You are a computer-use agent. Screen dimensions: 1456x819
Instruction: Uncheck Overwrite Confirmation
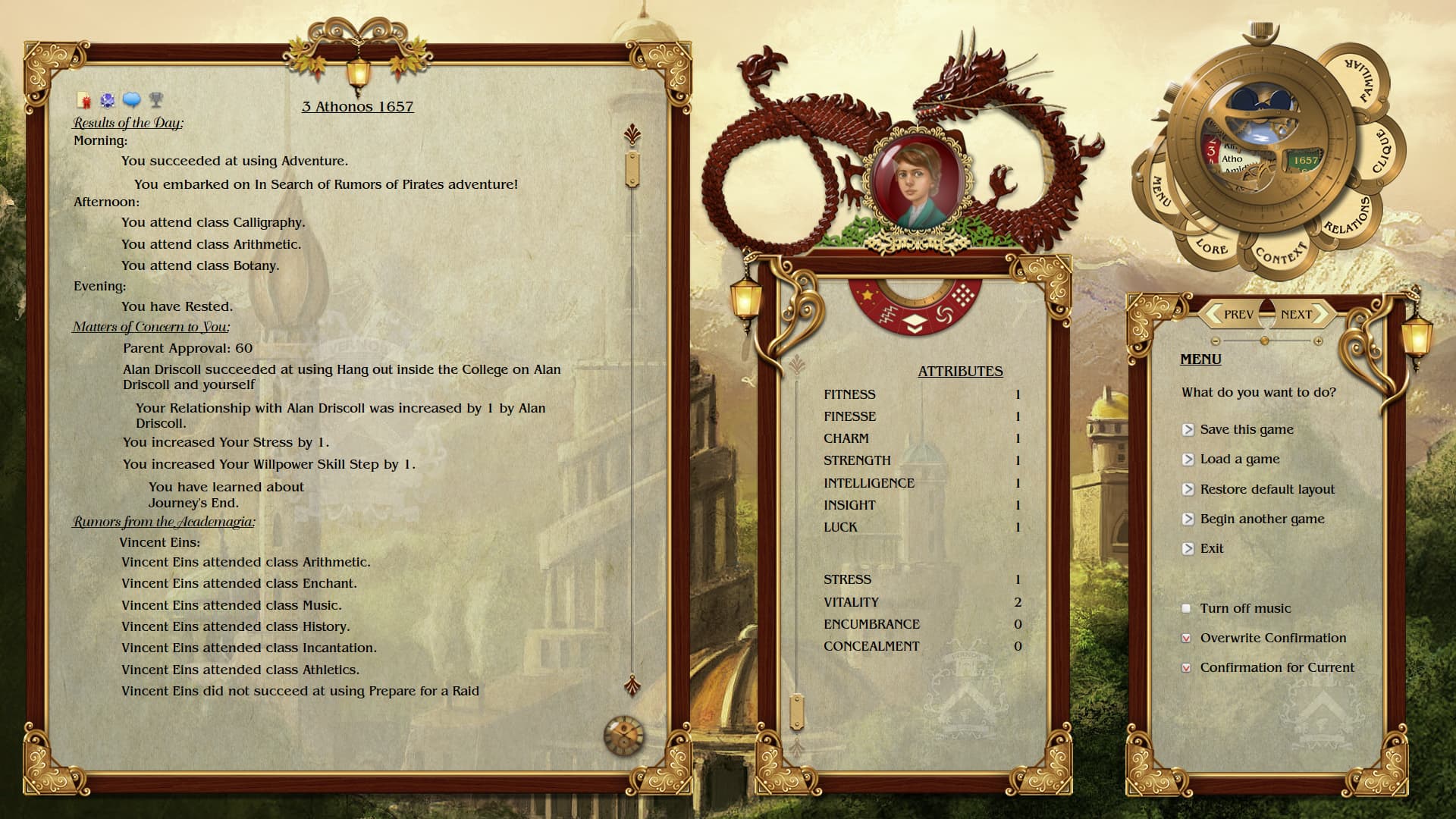tap(1186, 638)
